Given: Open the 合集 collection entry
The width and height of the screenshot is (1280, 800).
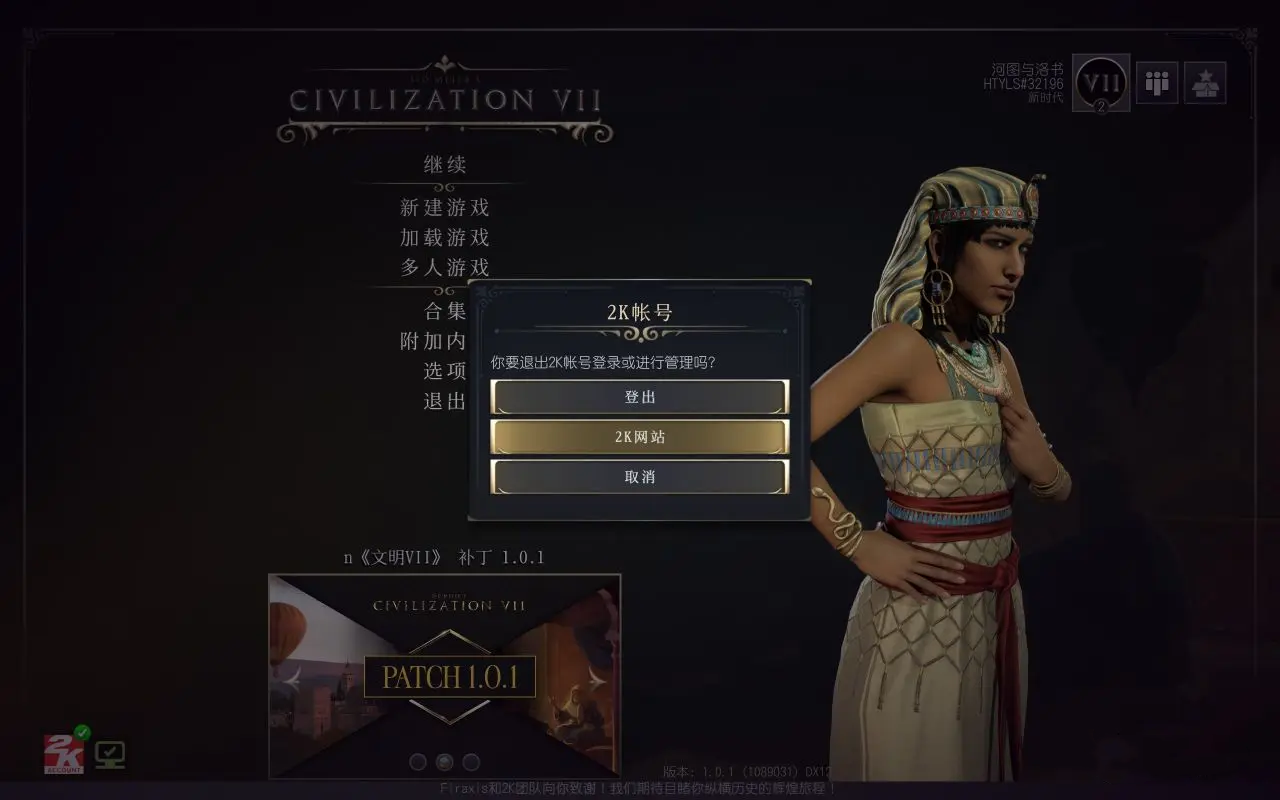Looking at the screenshot, I should pyautogui.click(x=445, y=311).
